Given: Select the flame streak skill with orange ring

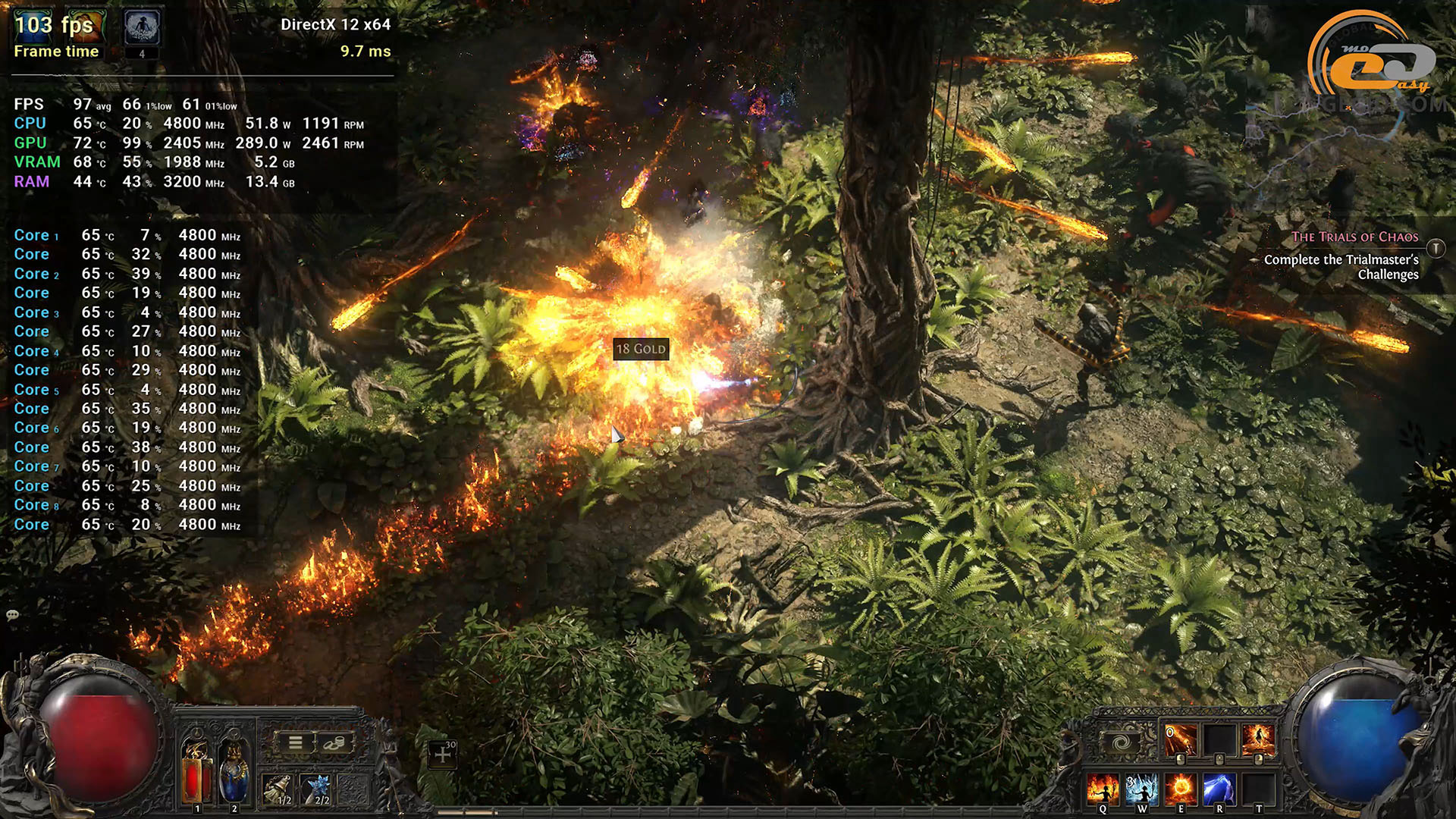Looking at the screenshot, I should point(1180,740).
